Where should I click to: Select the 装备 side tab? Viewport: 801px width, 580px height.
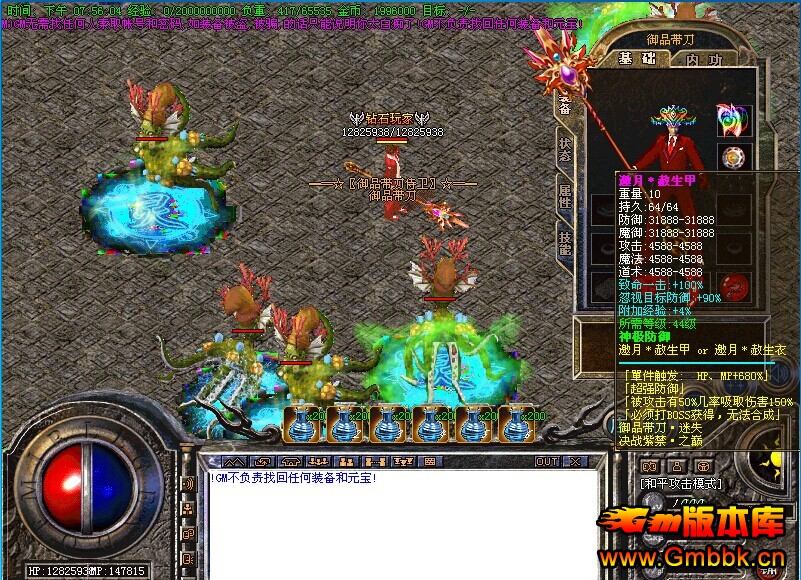[x=565, y=105]
